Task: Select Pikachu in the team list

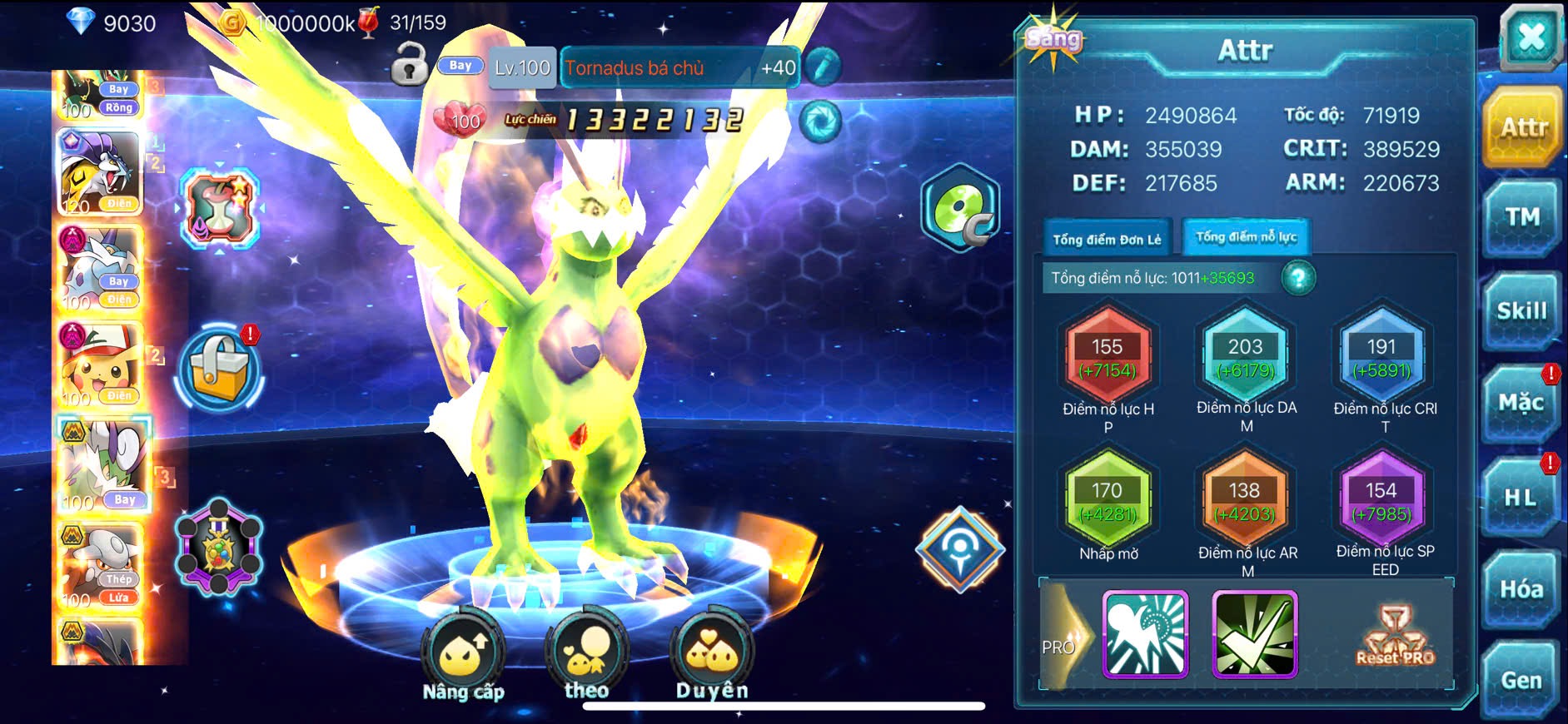Action: pyautogui.click(x=99, y=364)
